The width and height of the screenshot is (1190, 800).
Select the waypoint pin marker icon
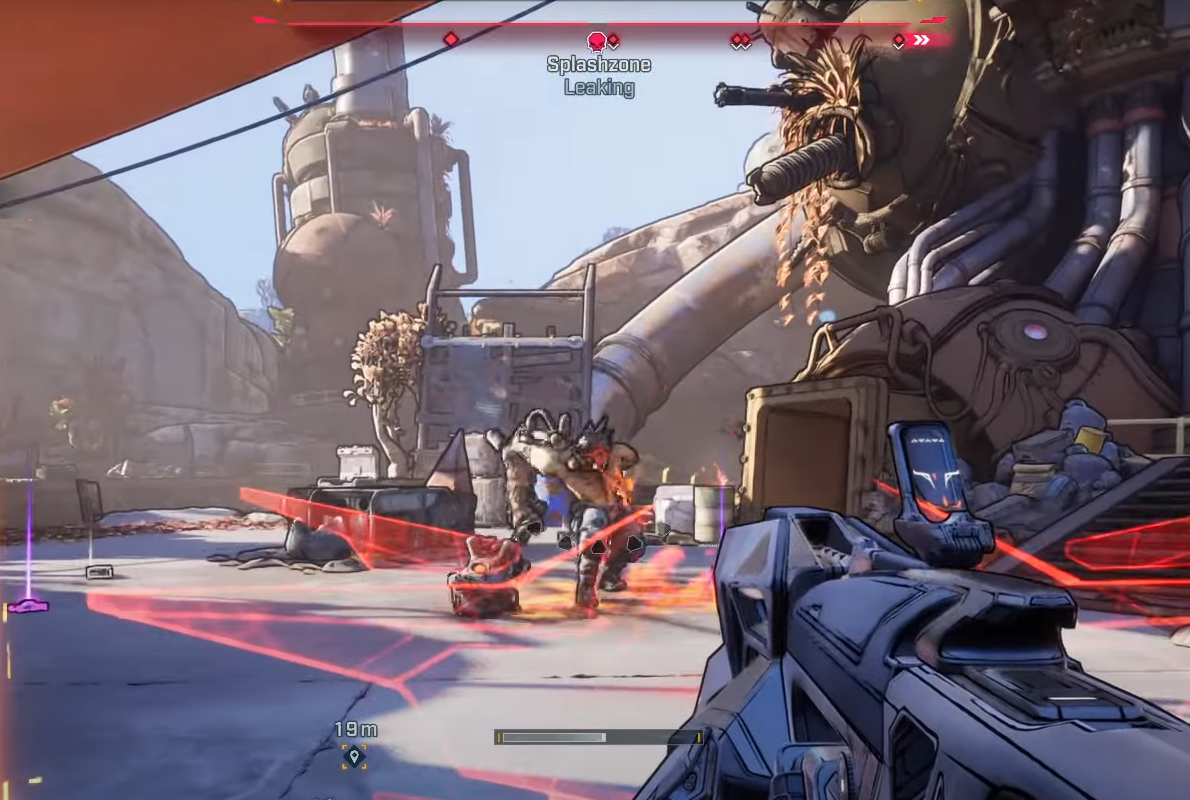pyautogui.click(x=352, y=755)
